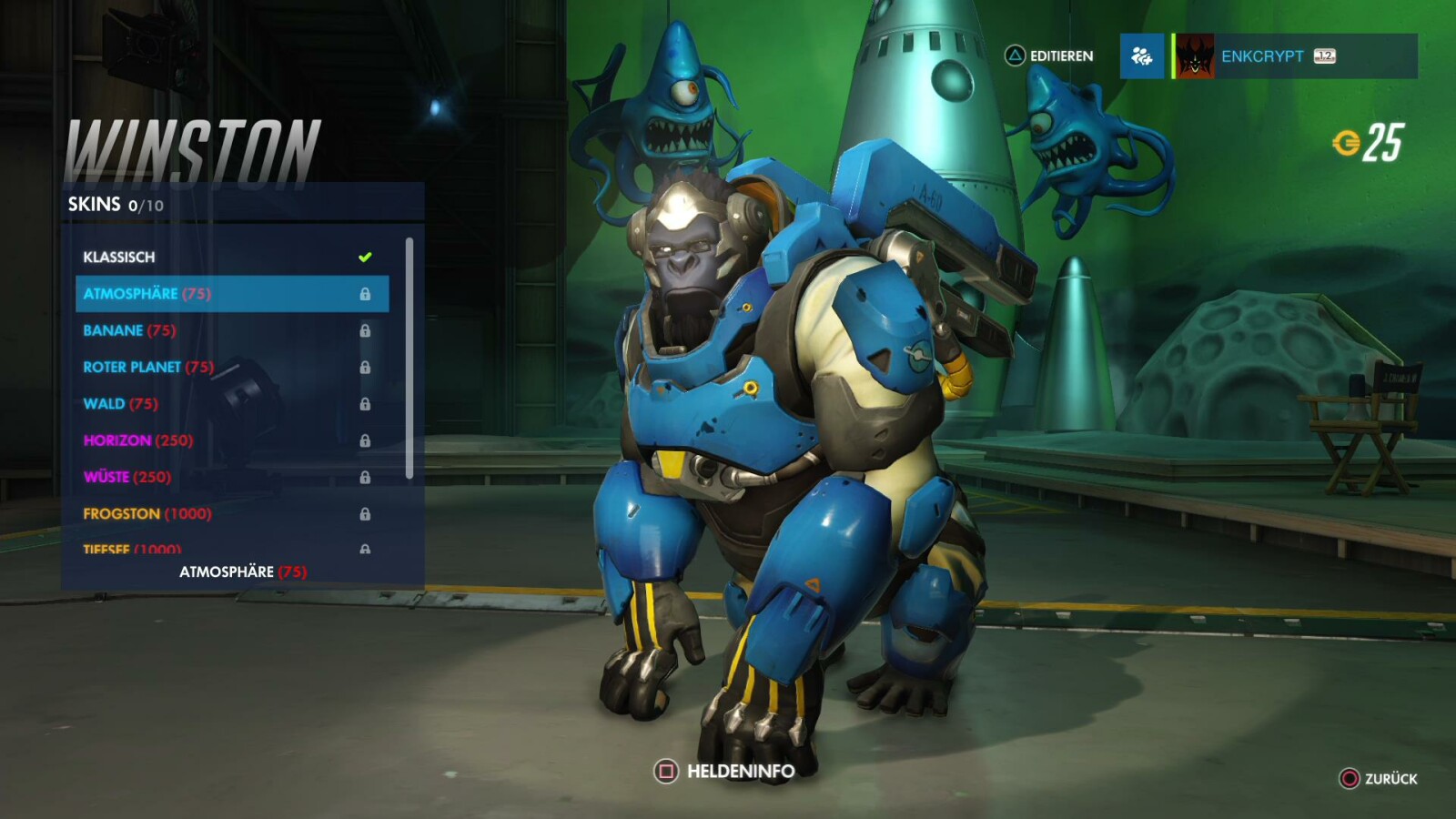Viewport: 1456px width, 819px height.
Task: Click the Editieren label
Action: 1063,56
